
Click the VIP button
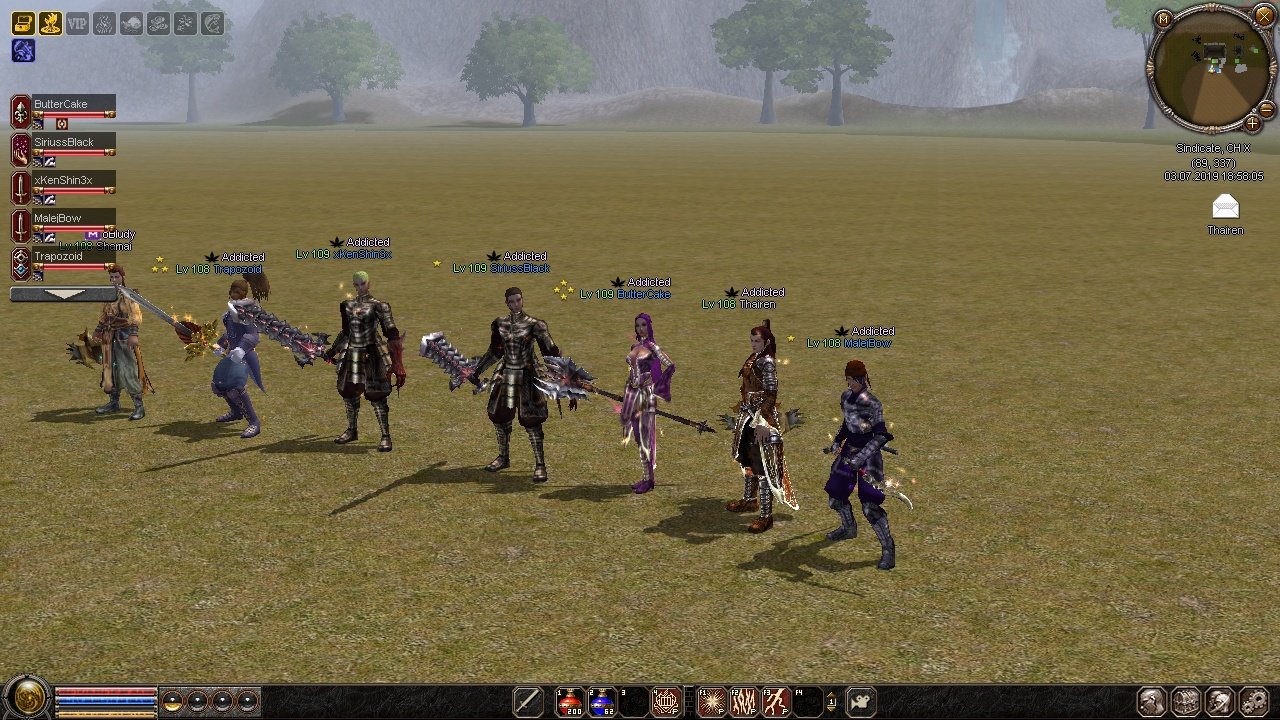point(77,23)
